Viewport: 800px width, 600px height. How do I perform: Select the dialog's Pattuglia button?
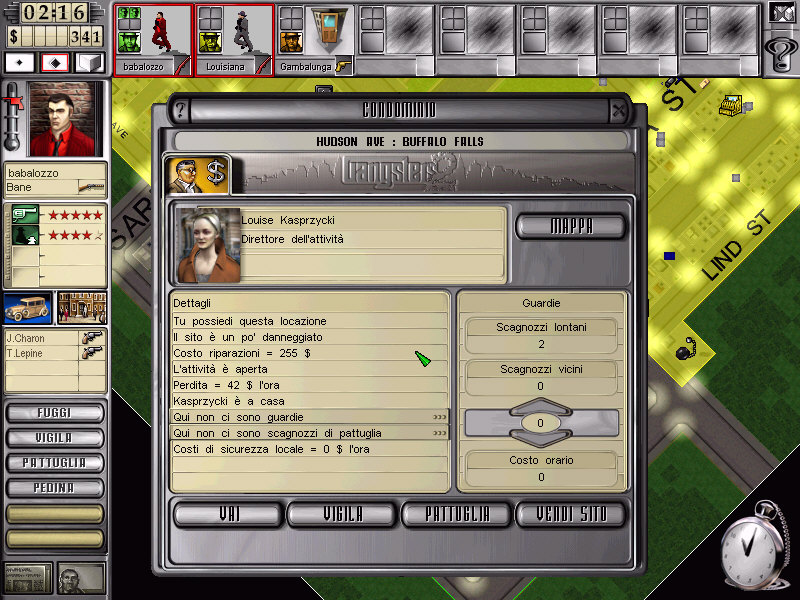[457, 514]
